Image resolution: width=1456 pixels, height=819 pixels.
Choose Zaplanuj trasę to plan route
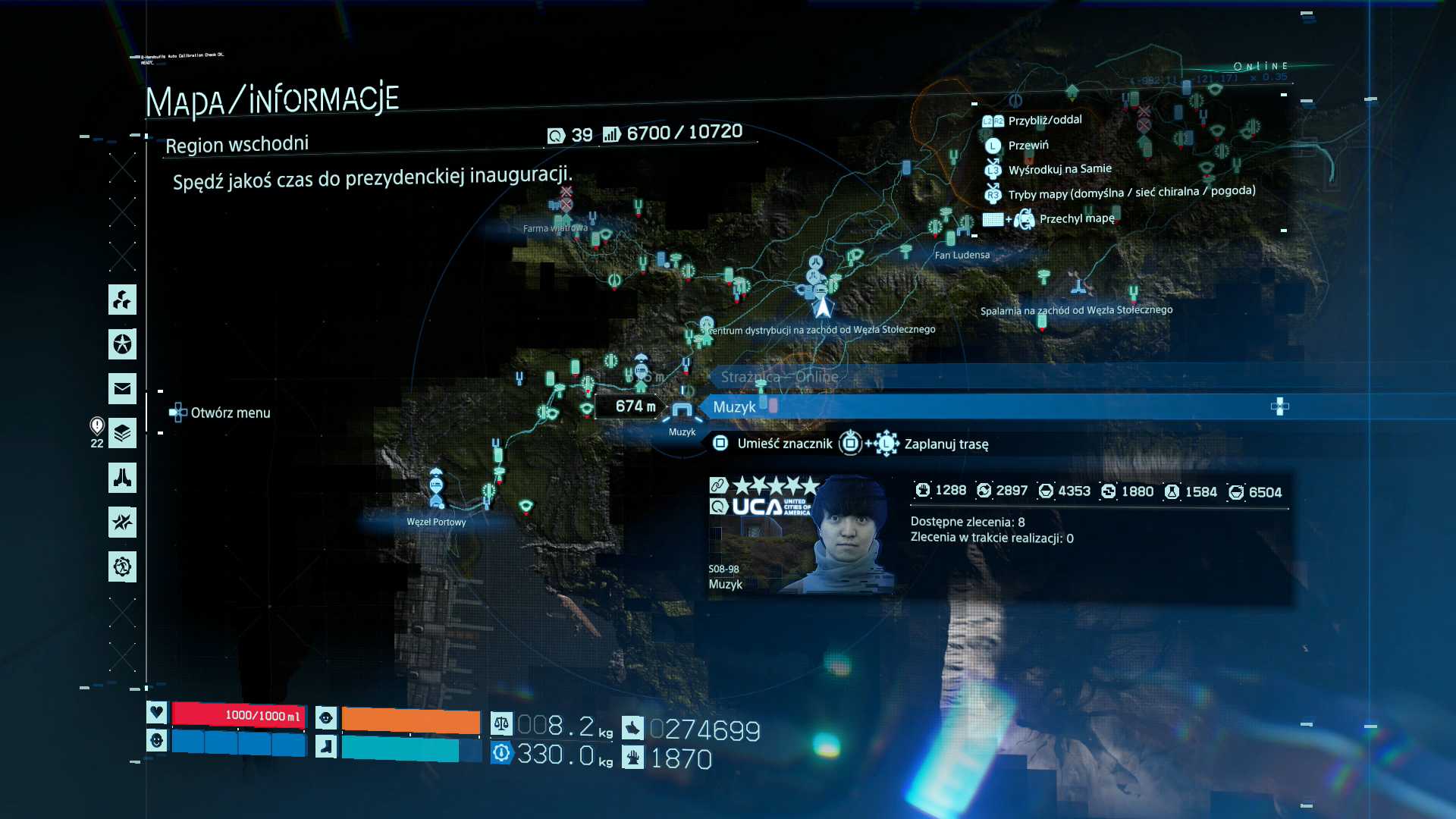(946, 444)
